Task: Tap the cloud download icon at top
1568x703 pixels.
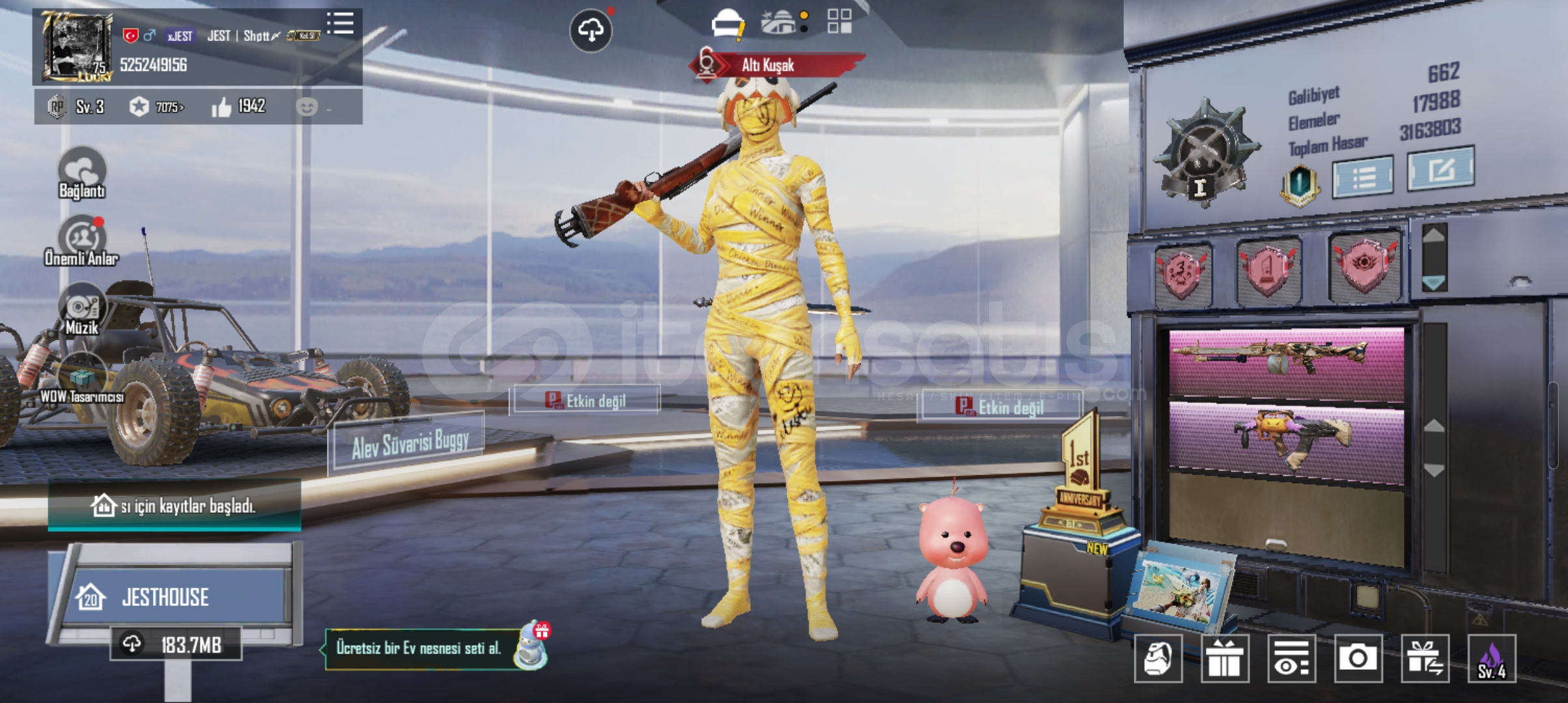Action: (591, 30)
